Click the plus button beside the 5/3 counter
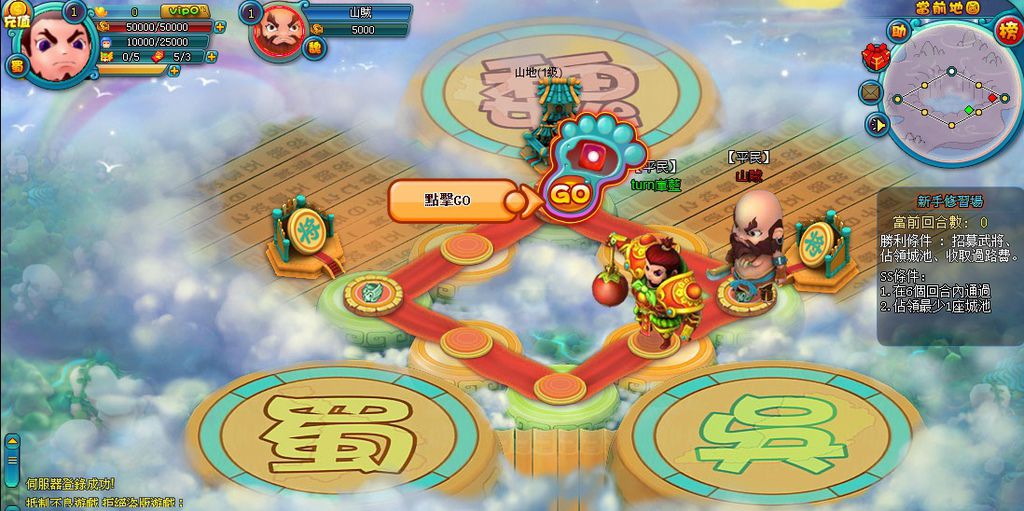Viewport: 1024px width, 511px height. (212, 57)
